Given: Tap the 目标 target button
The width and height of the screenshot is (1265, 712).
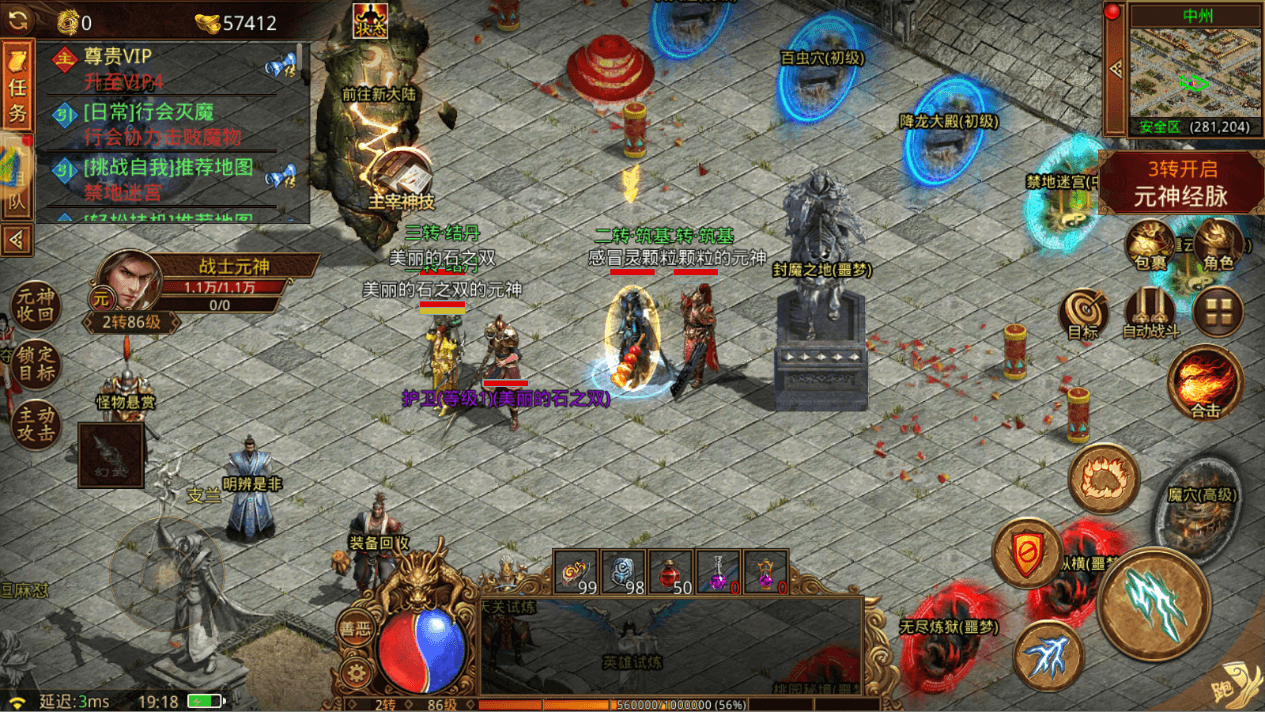Looking at the screenshot, I should tap(1083, 314).
